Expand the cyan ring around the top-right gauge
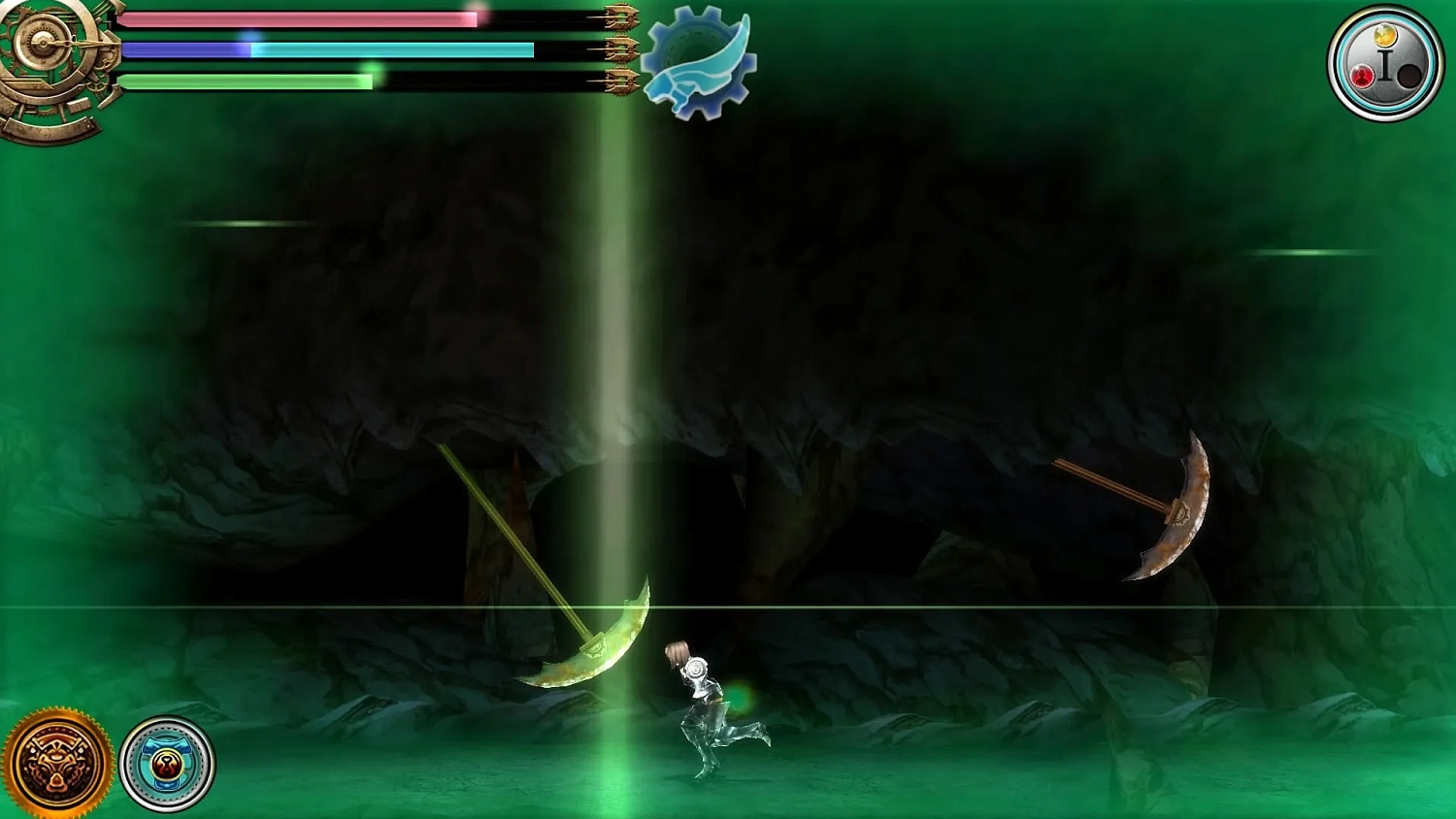Viewport: 1456px width, 819px height. (x=1386, y=21)
